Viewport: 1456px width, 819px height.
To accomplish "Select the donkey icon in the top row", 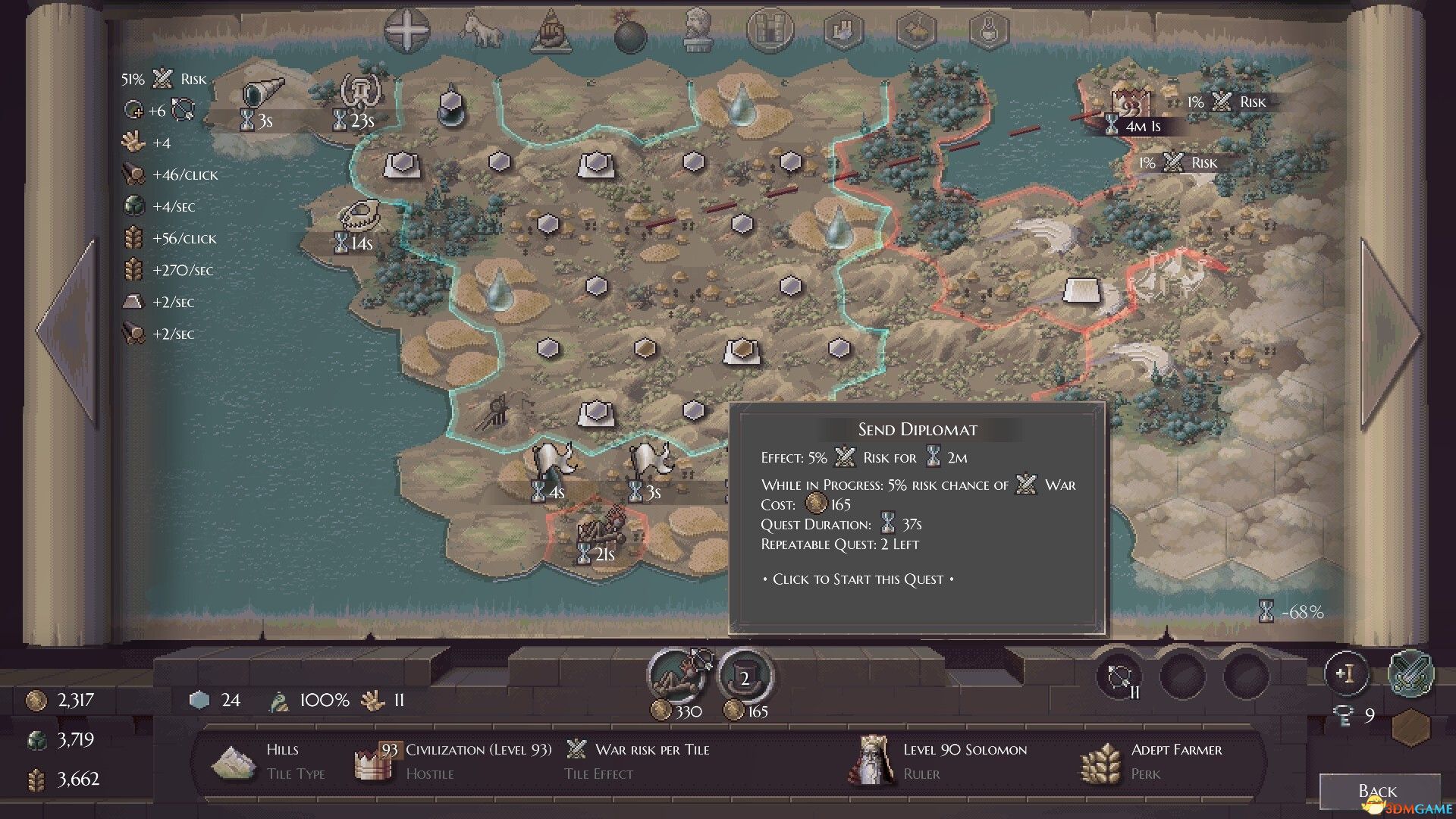I will tap(481, 31).
